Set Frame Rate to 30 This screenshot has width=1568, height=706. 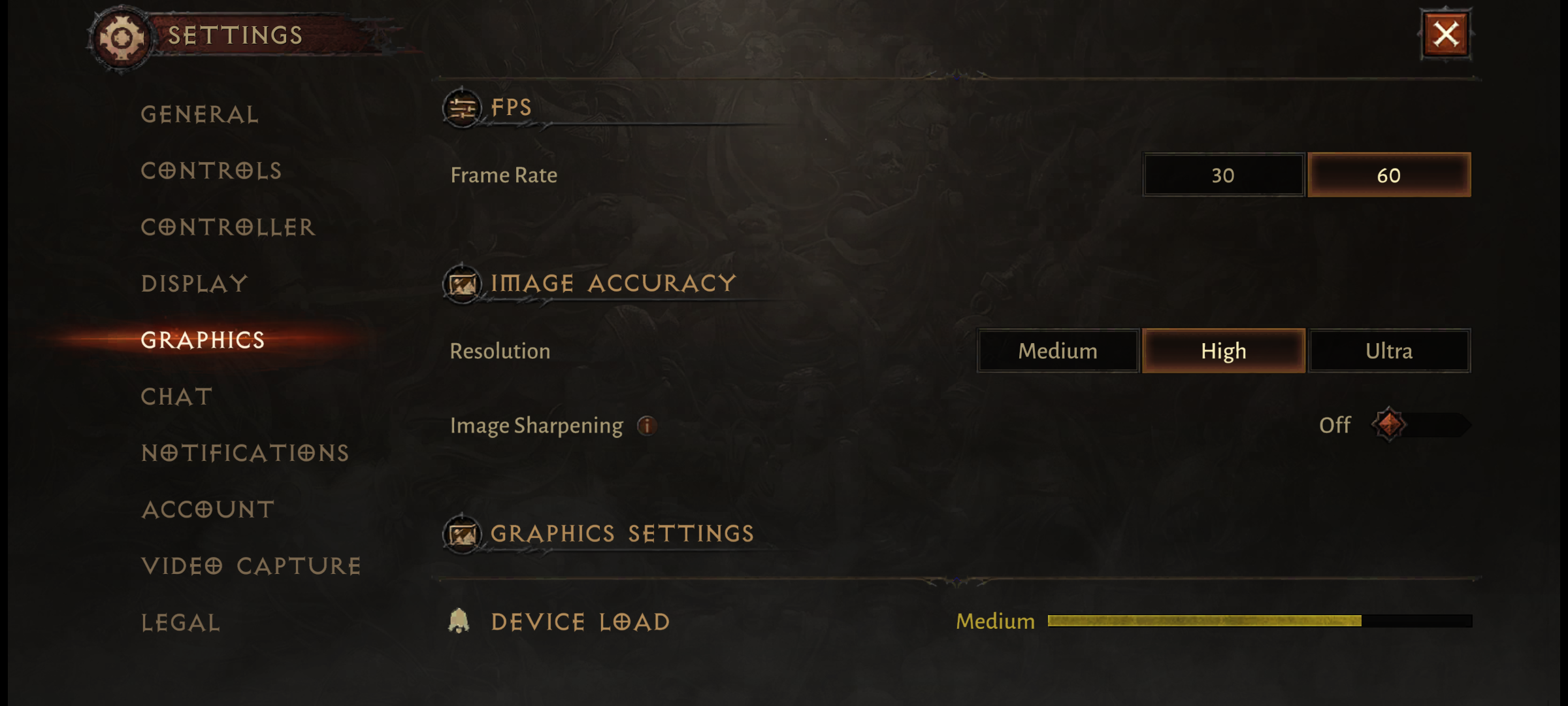tap(1223, 175)
